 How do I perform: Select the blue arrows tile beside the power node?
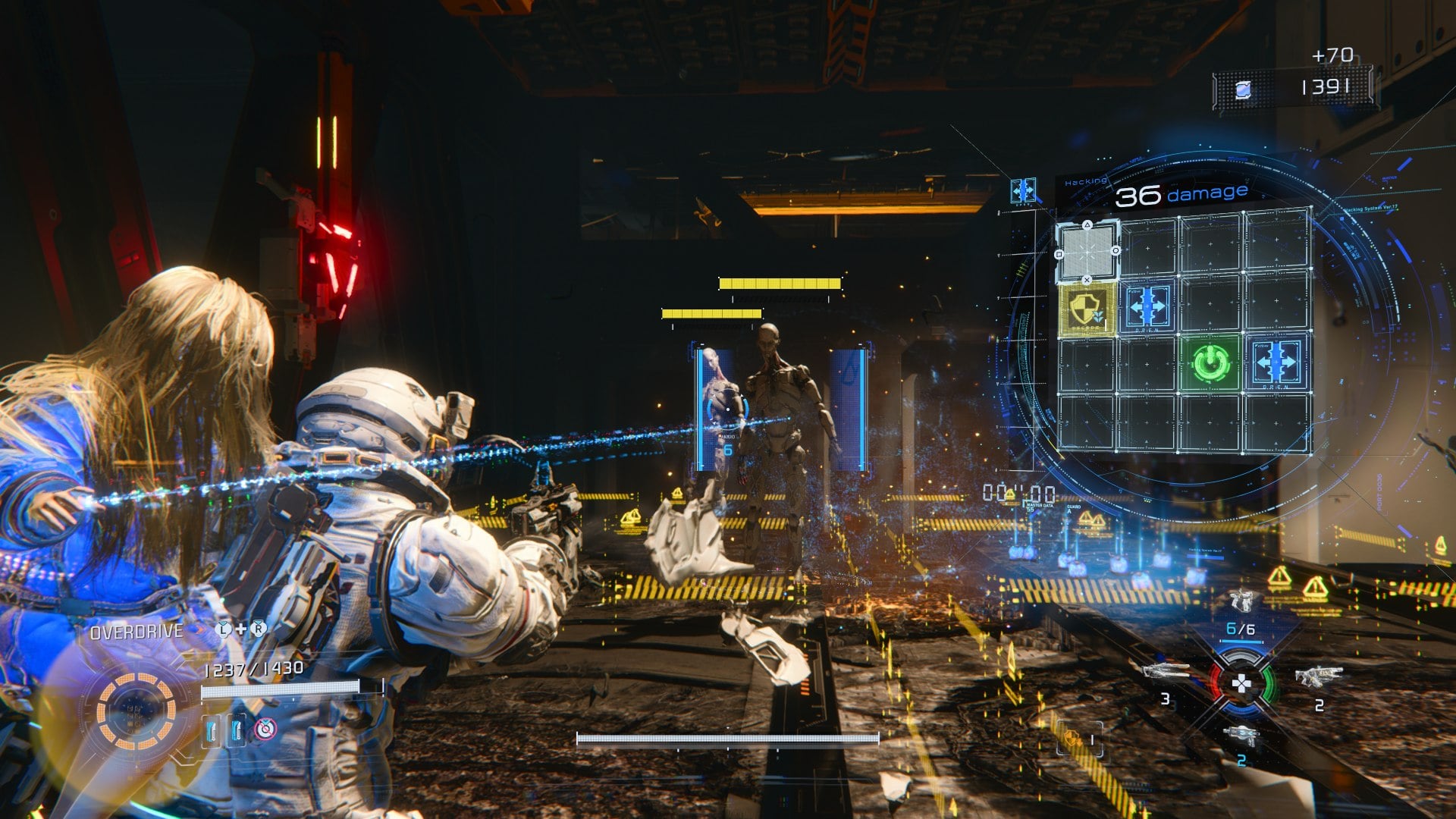click(1276, 362)
